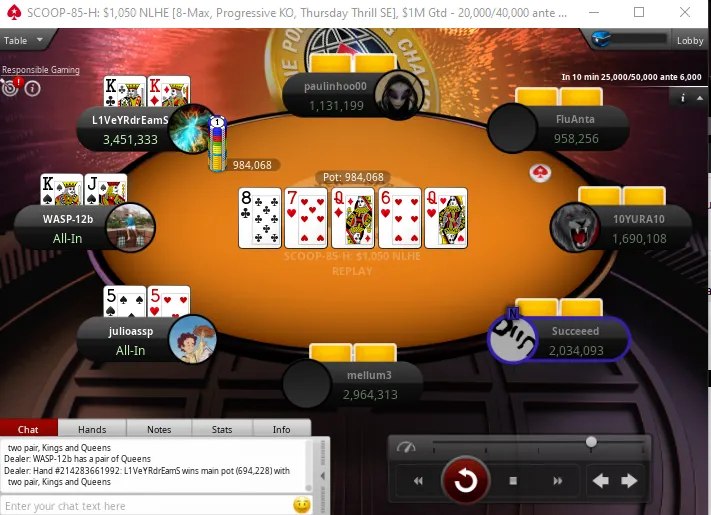This screenshot has height=515, width=711.
Task: Click the replay speed slider handle
Action: tap(592, 442)
